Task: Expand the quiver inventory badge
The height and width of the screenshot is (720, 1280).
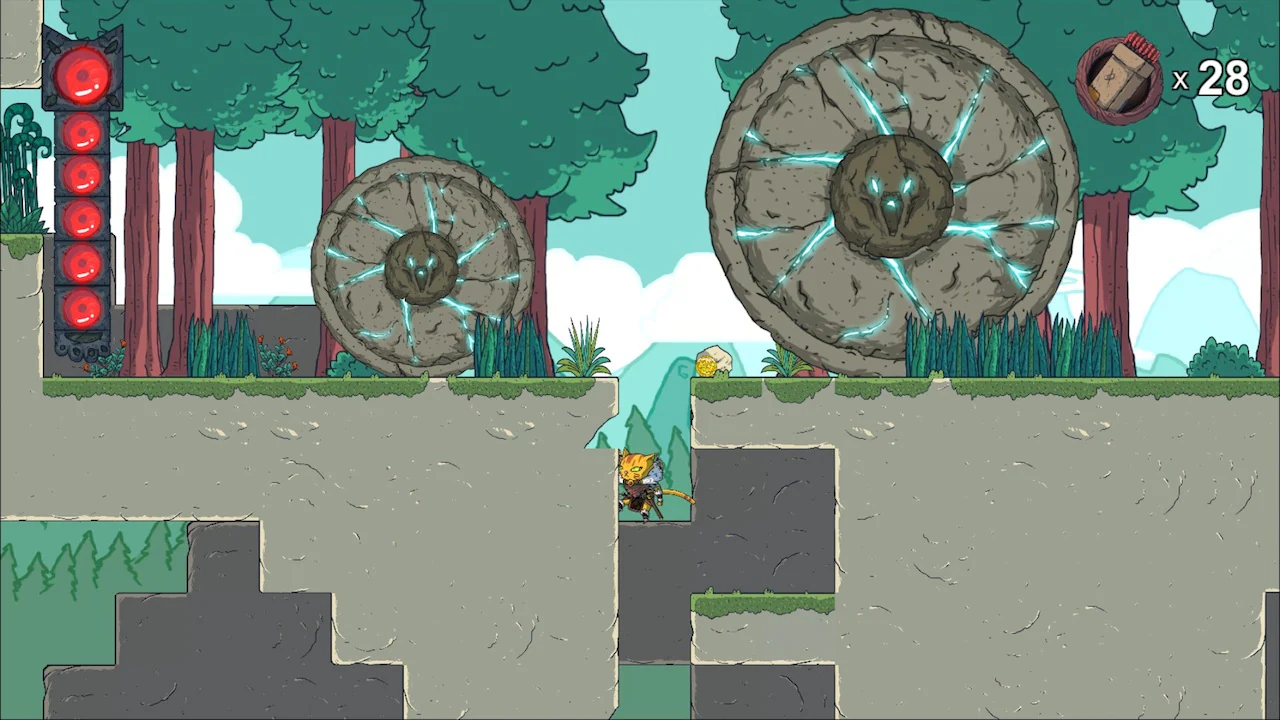Action: click(1118, 75)
